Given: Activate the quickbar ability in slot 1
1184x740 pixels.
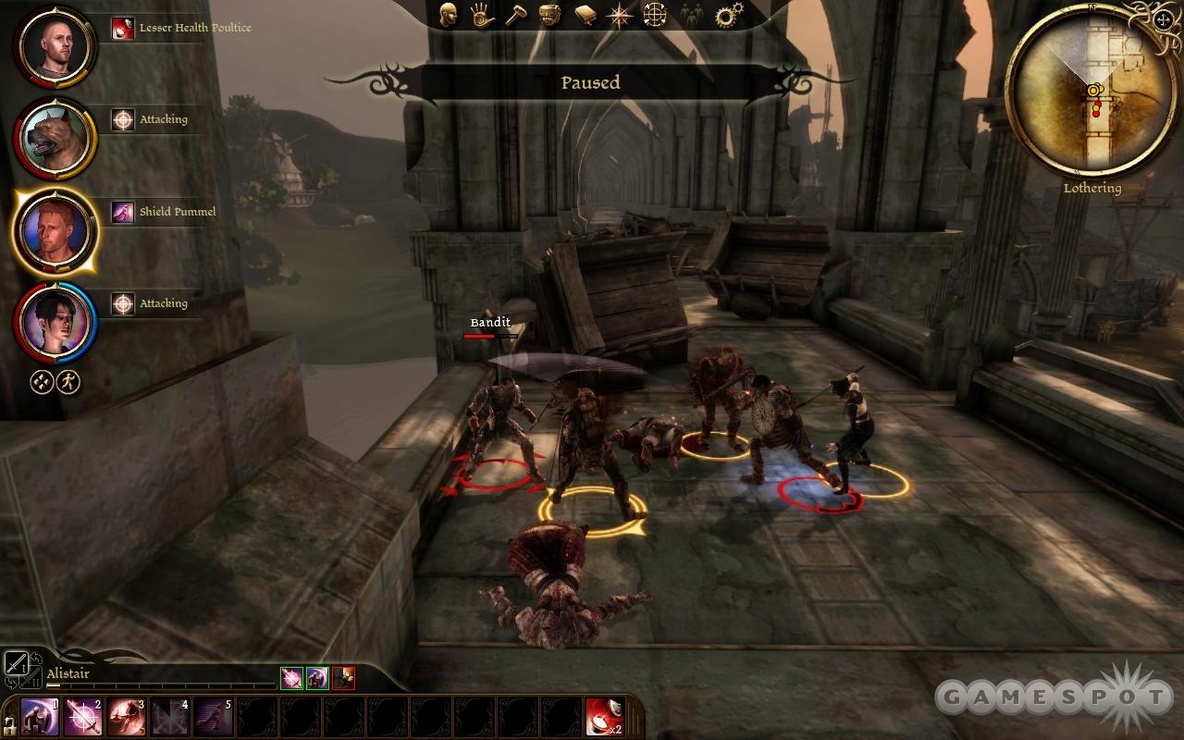Looking at the screenshot, I should (40, 717).
